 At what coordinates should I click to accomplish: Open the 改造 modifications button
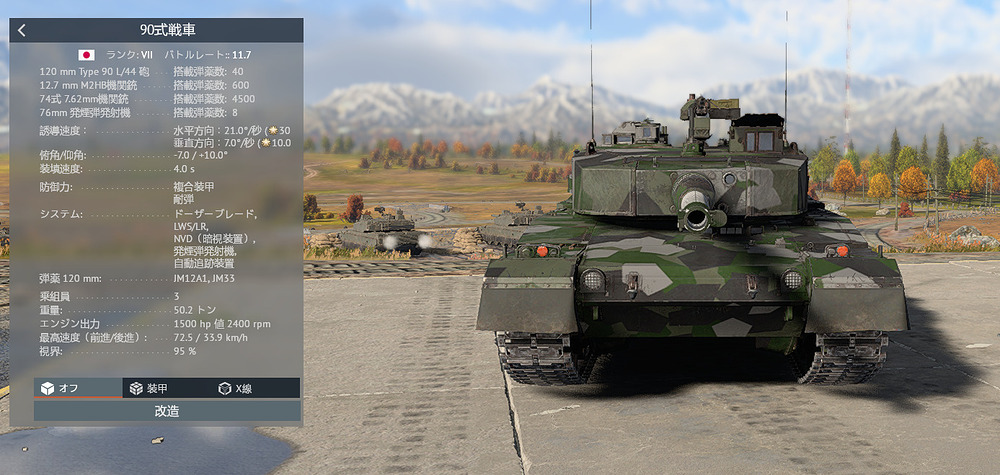click(x=167, y=411)
